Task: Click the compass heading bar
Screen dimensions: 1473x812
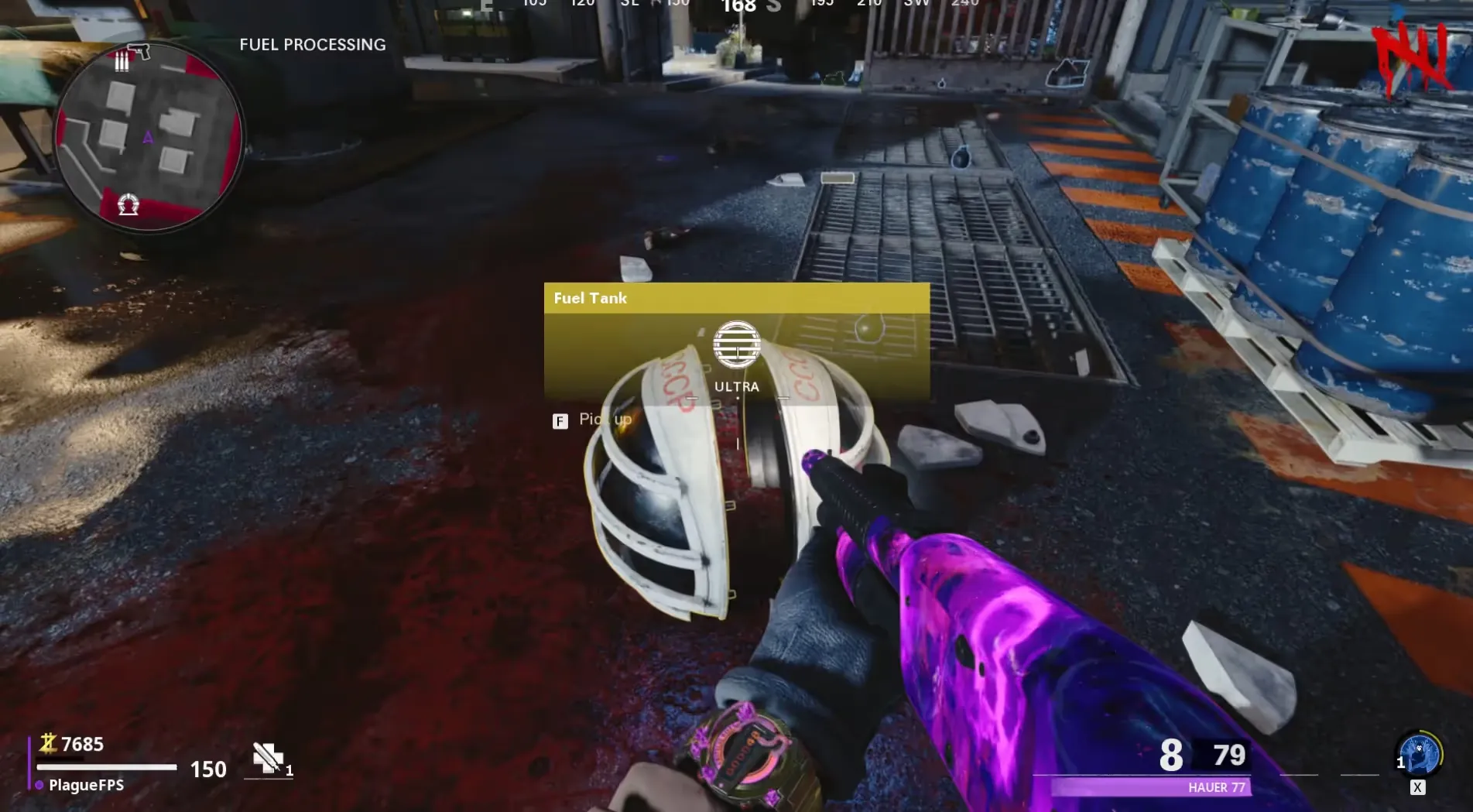Action: click(x=735, y=6)
